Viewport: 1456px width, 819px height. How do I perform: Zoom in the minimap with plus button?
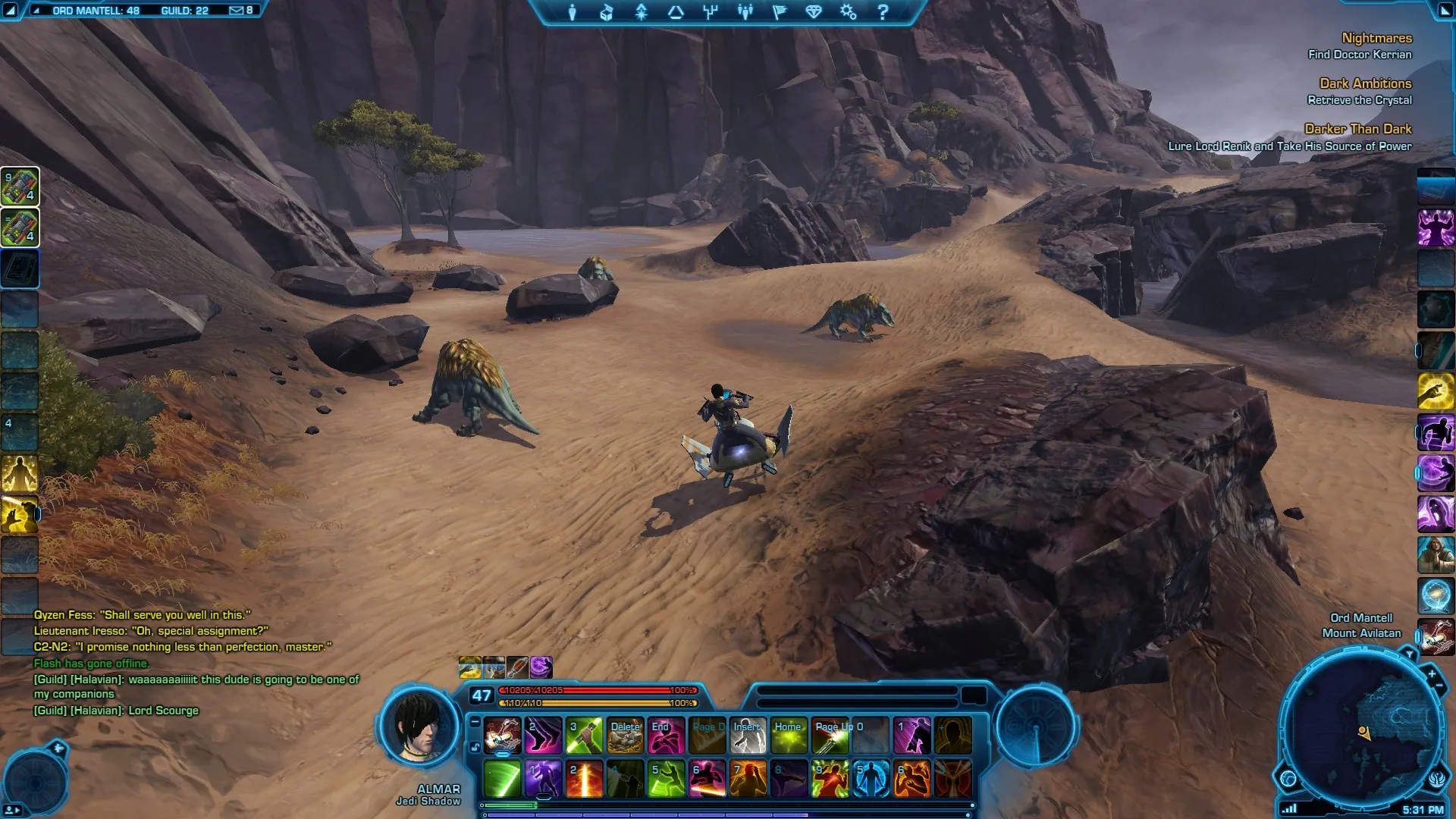tap(1432, 673)
